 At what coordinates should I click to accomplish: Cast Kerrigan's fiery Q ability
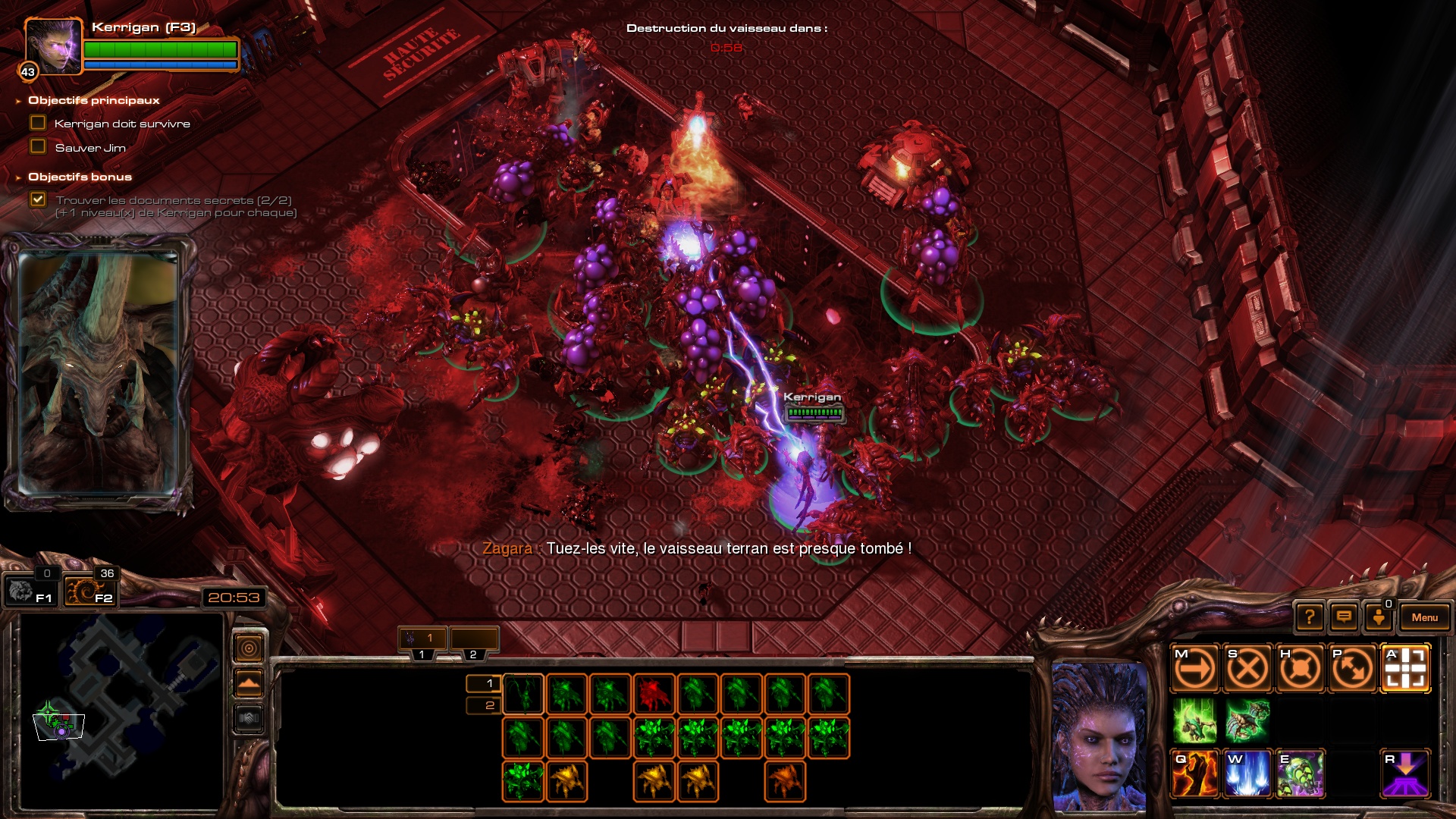pyautogui.click(x=1194, y=774)
